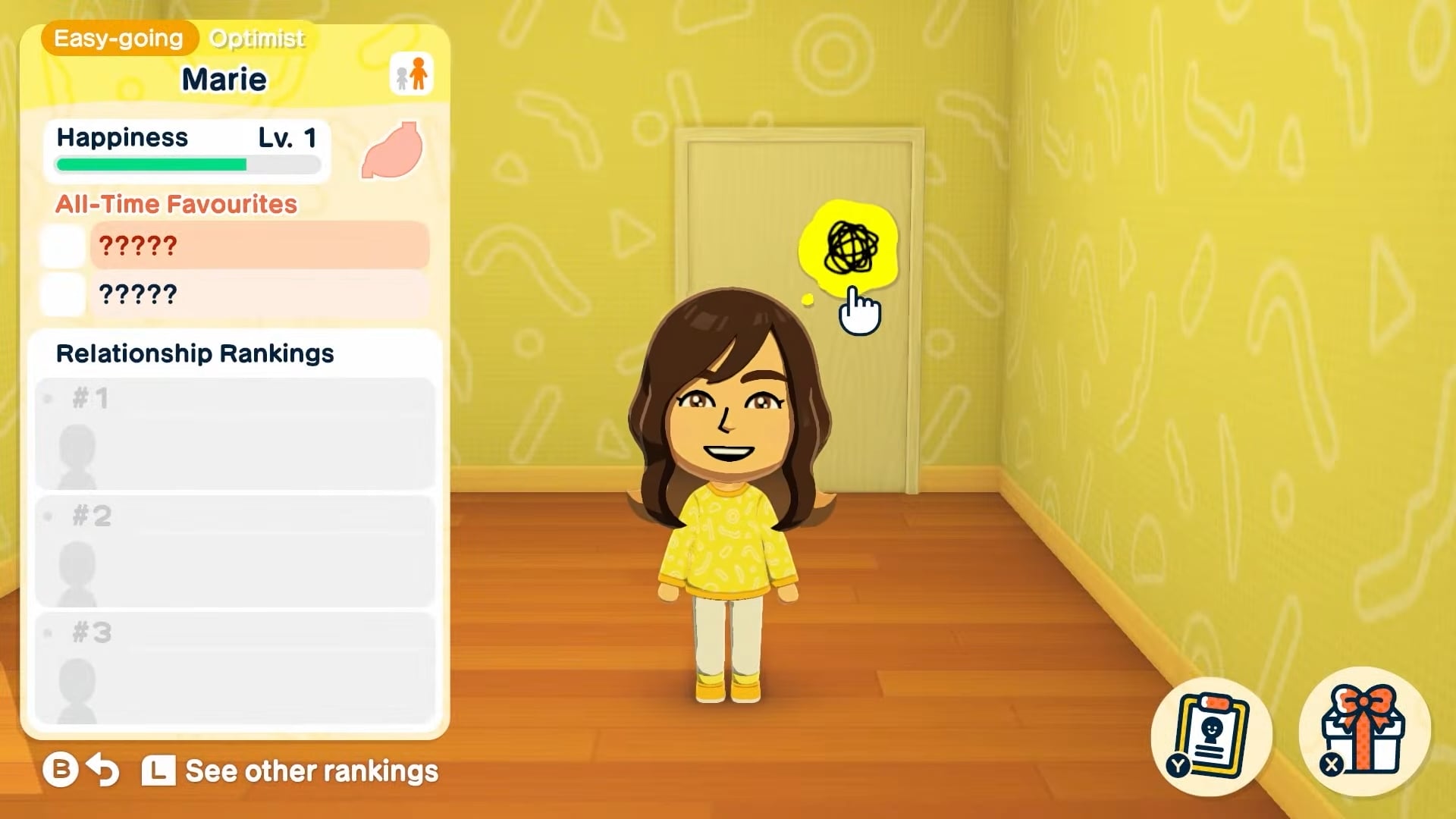Select the grey person figure icon

click(400, 77)
